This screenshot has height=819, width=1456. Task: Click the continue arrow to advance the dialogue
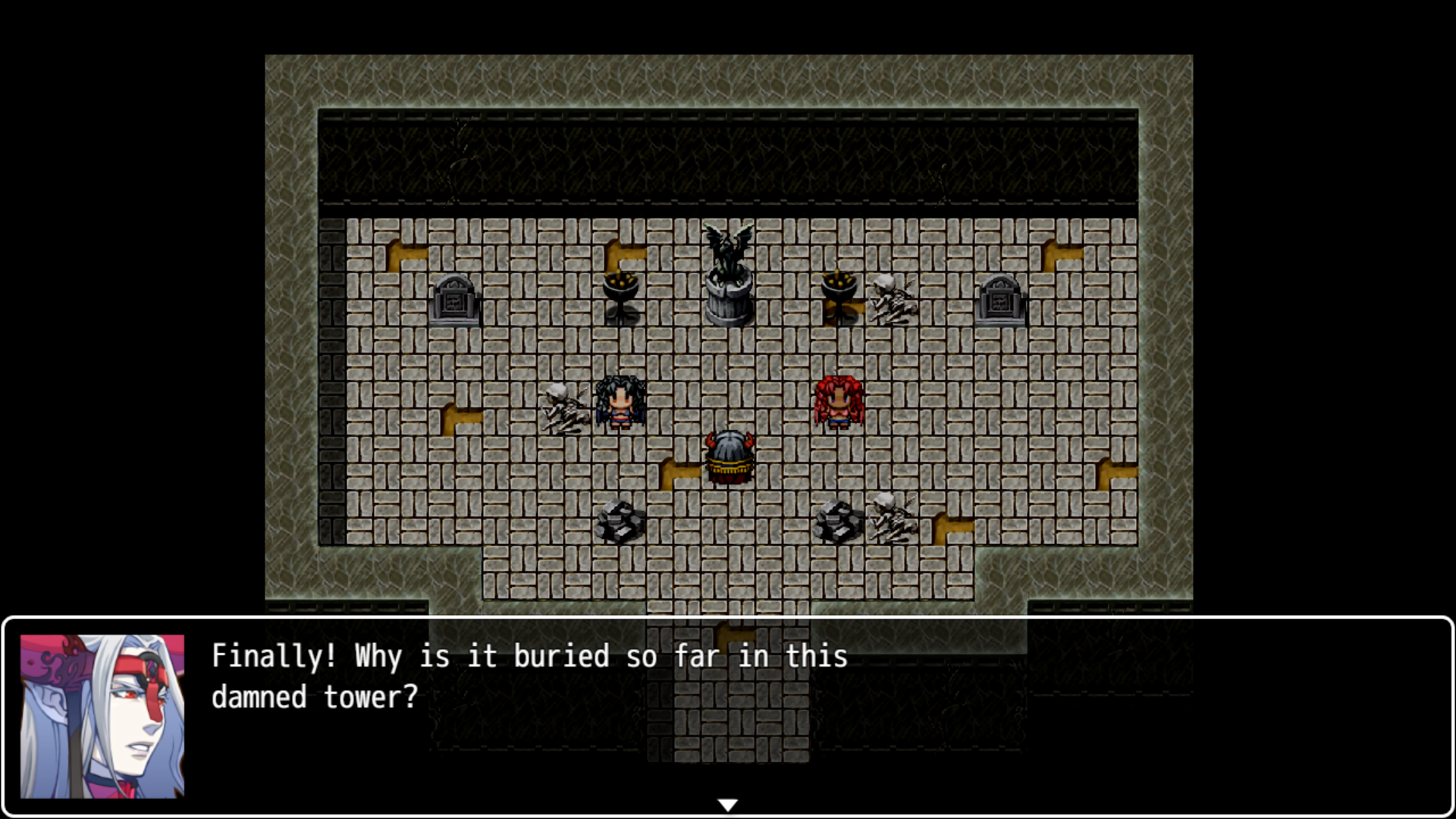(x=727, y=803)
